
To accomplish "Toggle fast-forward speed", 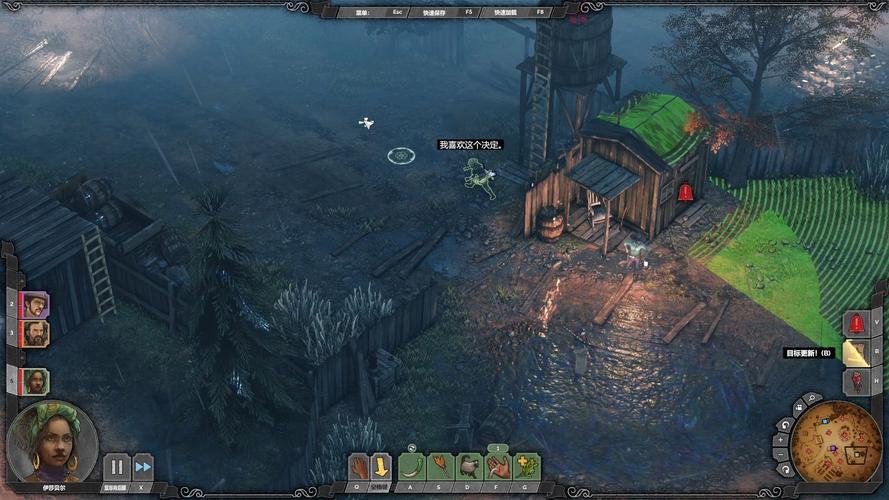I will pos(143,467).
